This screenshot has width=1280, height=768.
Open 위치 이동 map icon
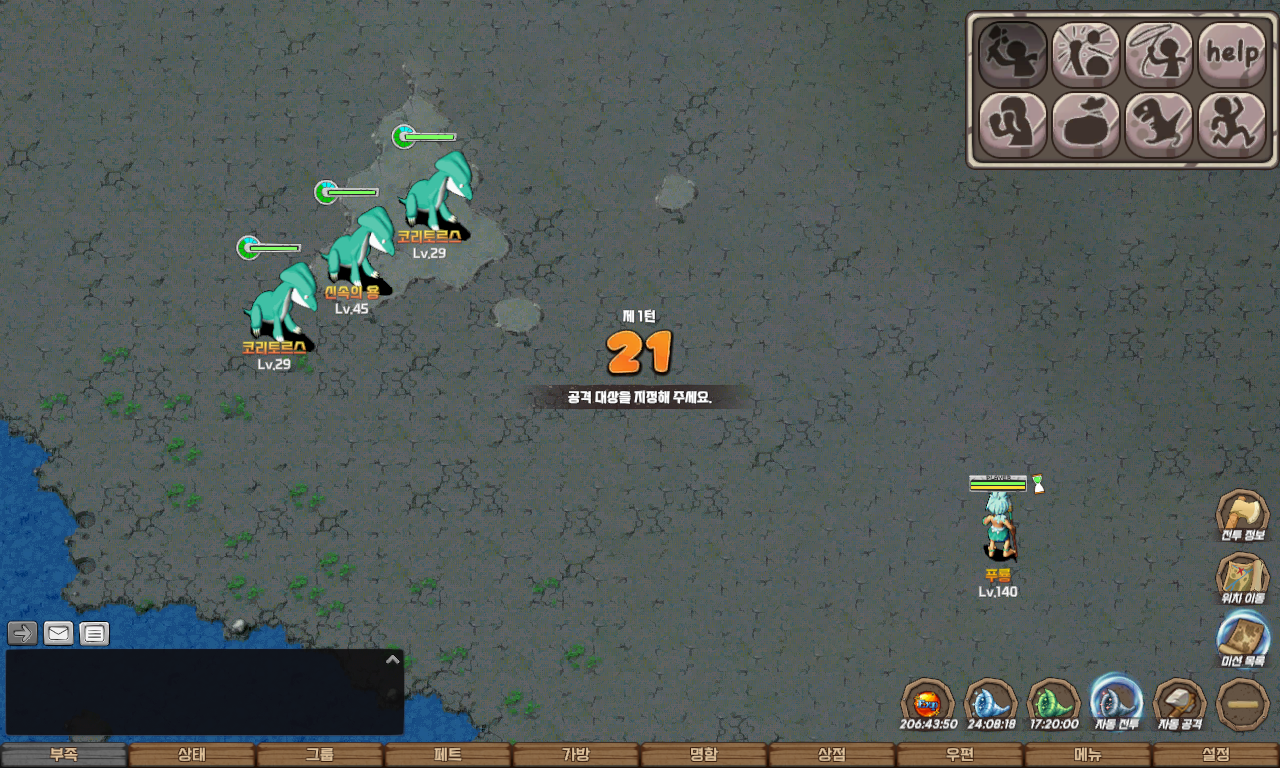tap(1242, 578)
